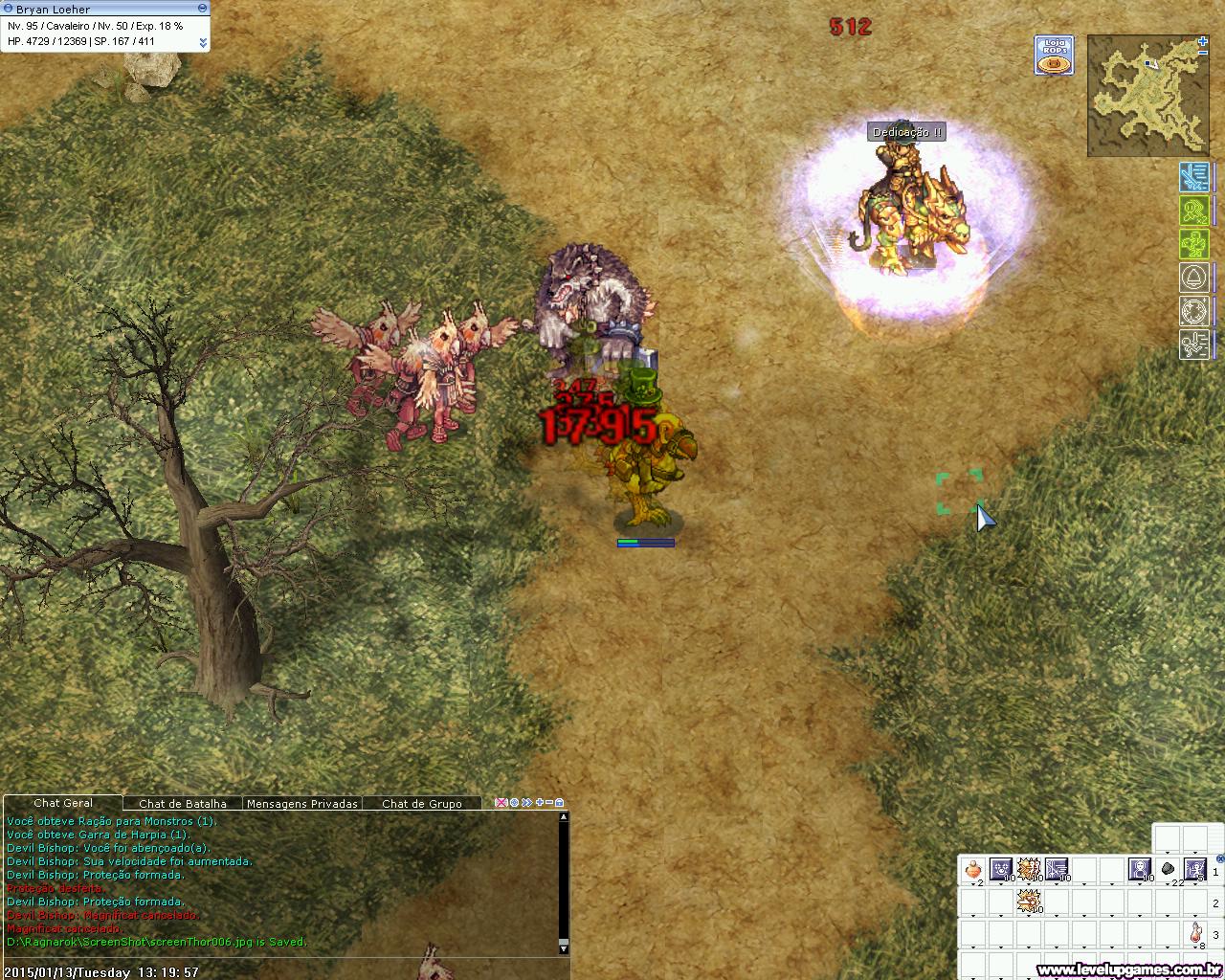This screenshot has height=980, width=1225.
Task: Select the green x2 movement skill icon
Action: [x=1193, y=210]
